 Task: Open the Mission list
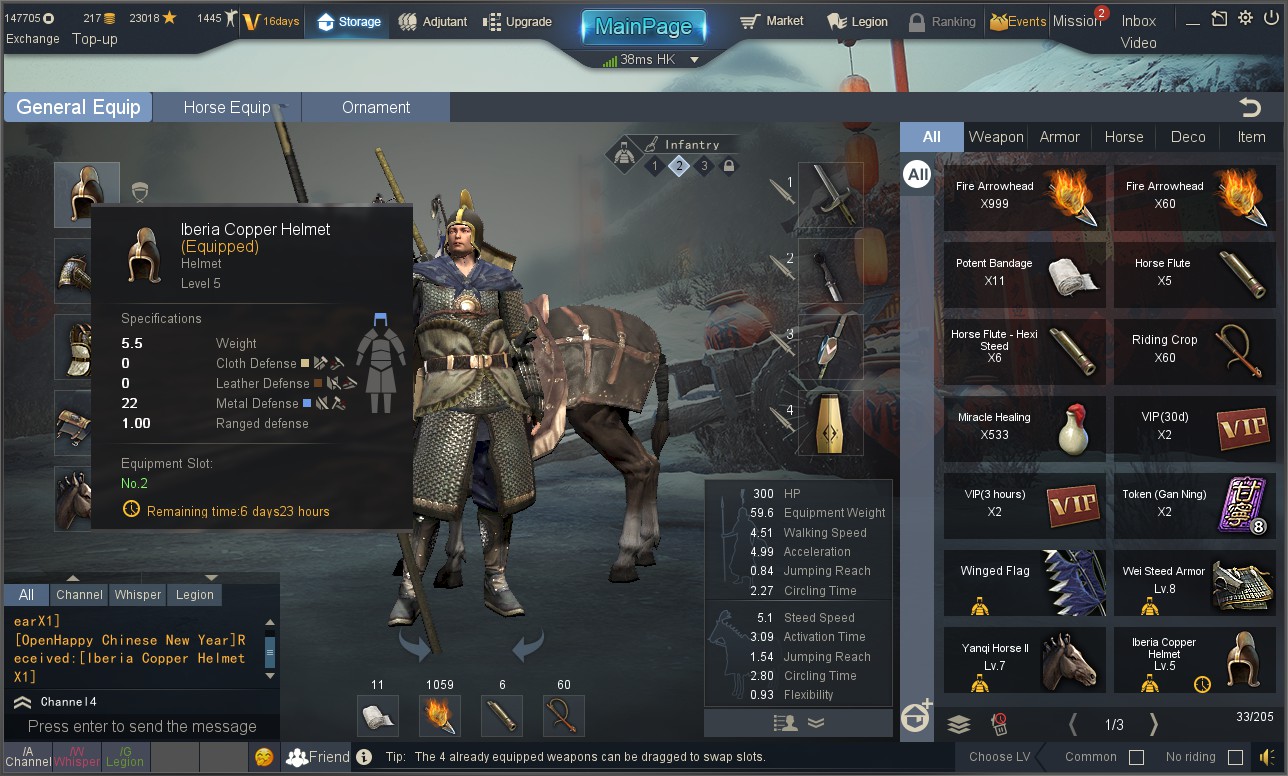(x=1076, y=21)
